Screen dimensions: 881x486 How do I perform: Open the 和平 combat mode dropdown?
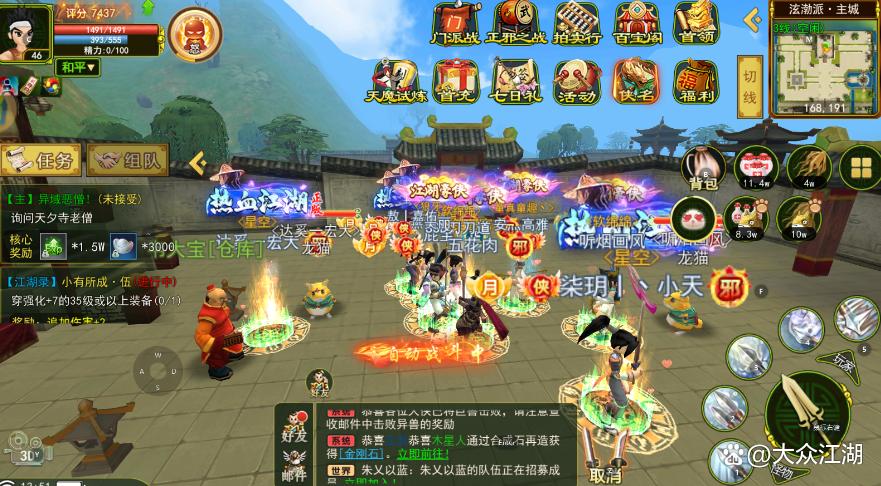[78, 67]
